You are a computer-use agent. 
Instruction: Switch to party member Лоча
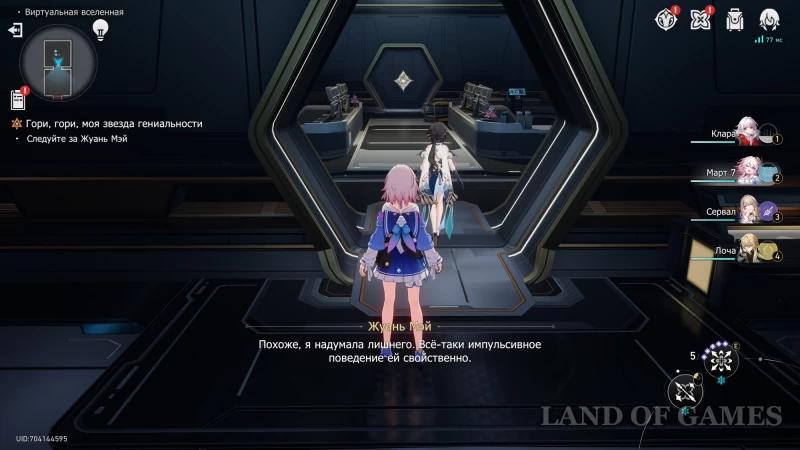pos(748,250)
